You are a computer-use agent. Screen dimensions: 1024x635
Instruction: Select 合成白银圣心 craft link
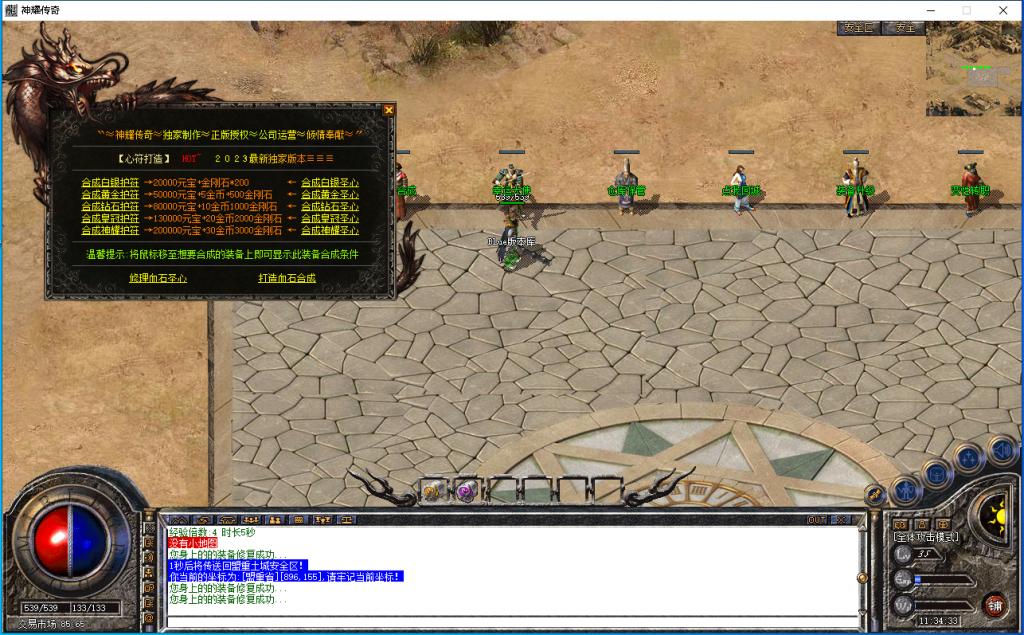[329, 182]
